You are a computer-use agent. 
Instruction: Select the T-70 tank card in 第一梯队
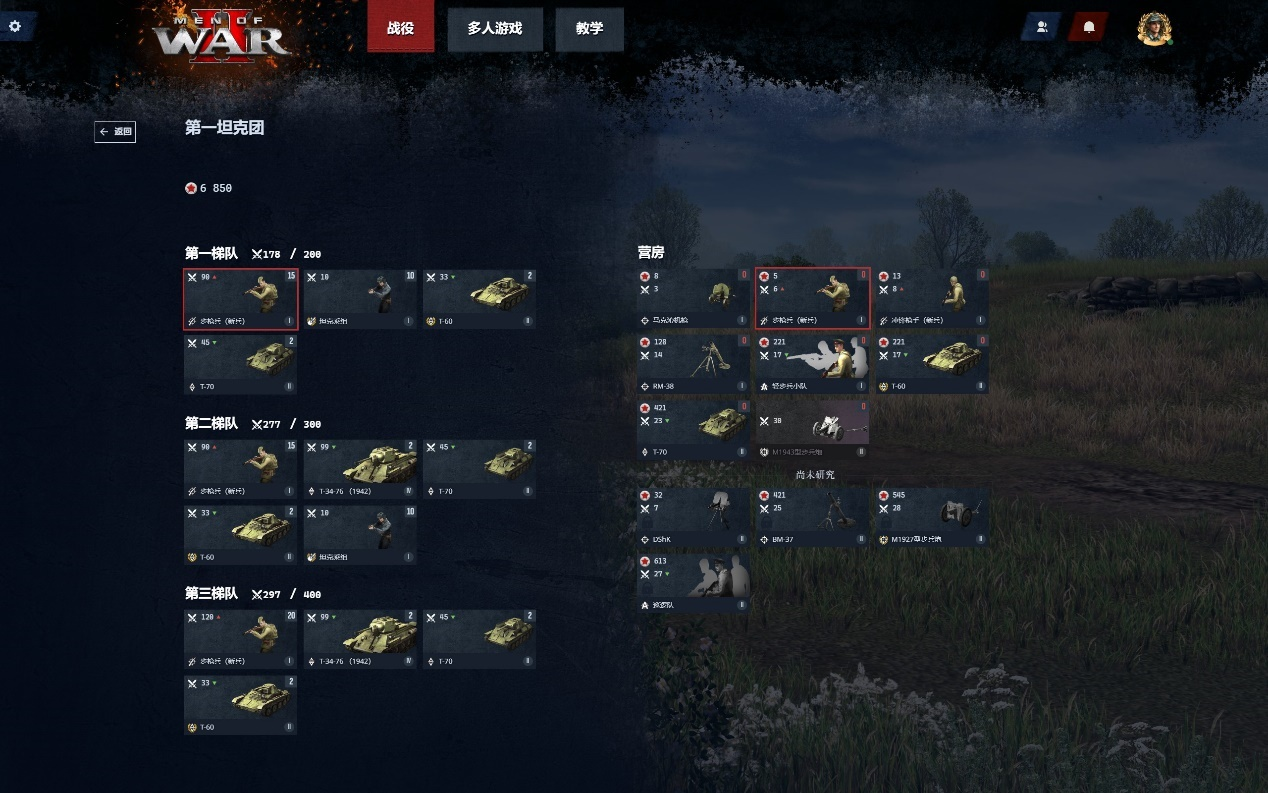[240, 364]
